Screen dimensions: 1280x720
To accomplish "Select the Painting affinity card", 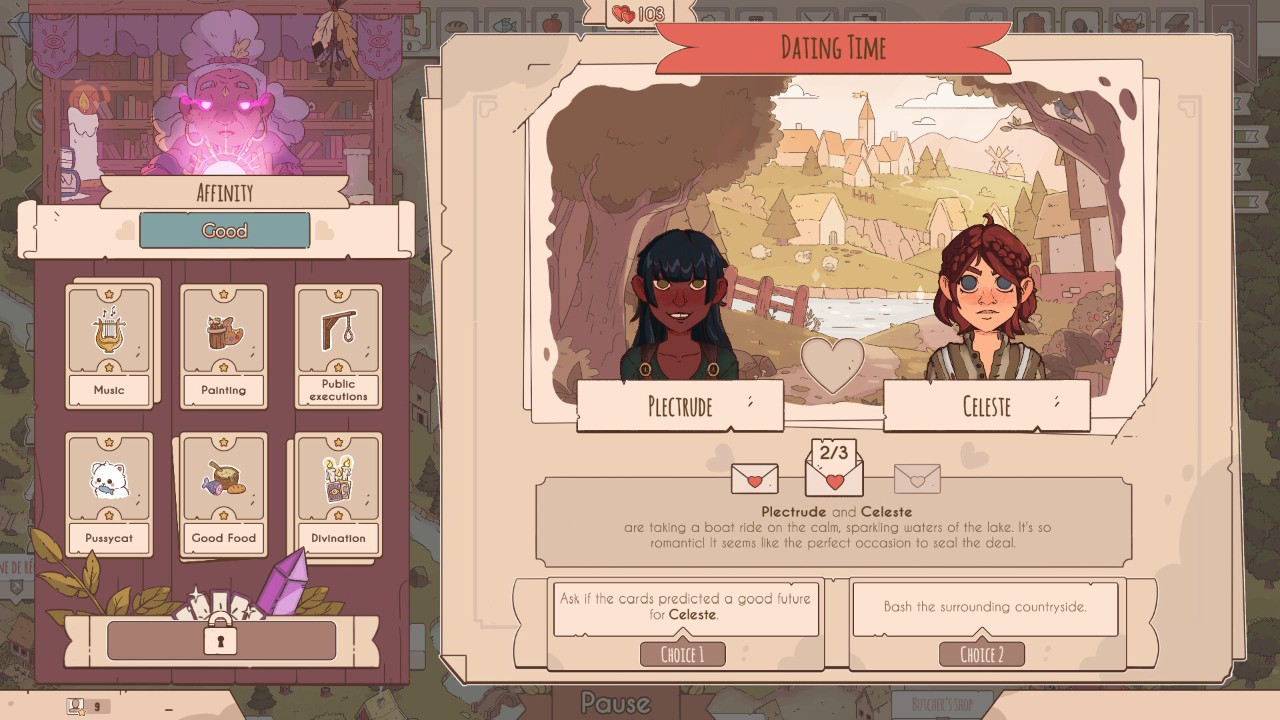I will (x=223, y=345).
